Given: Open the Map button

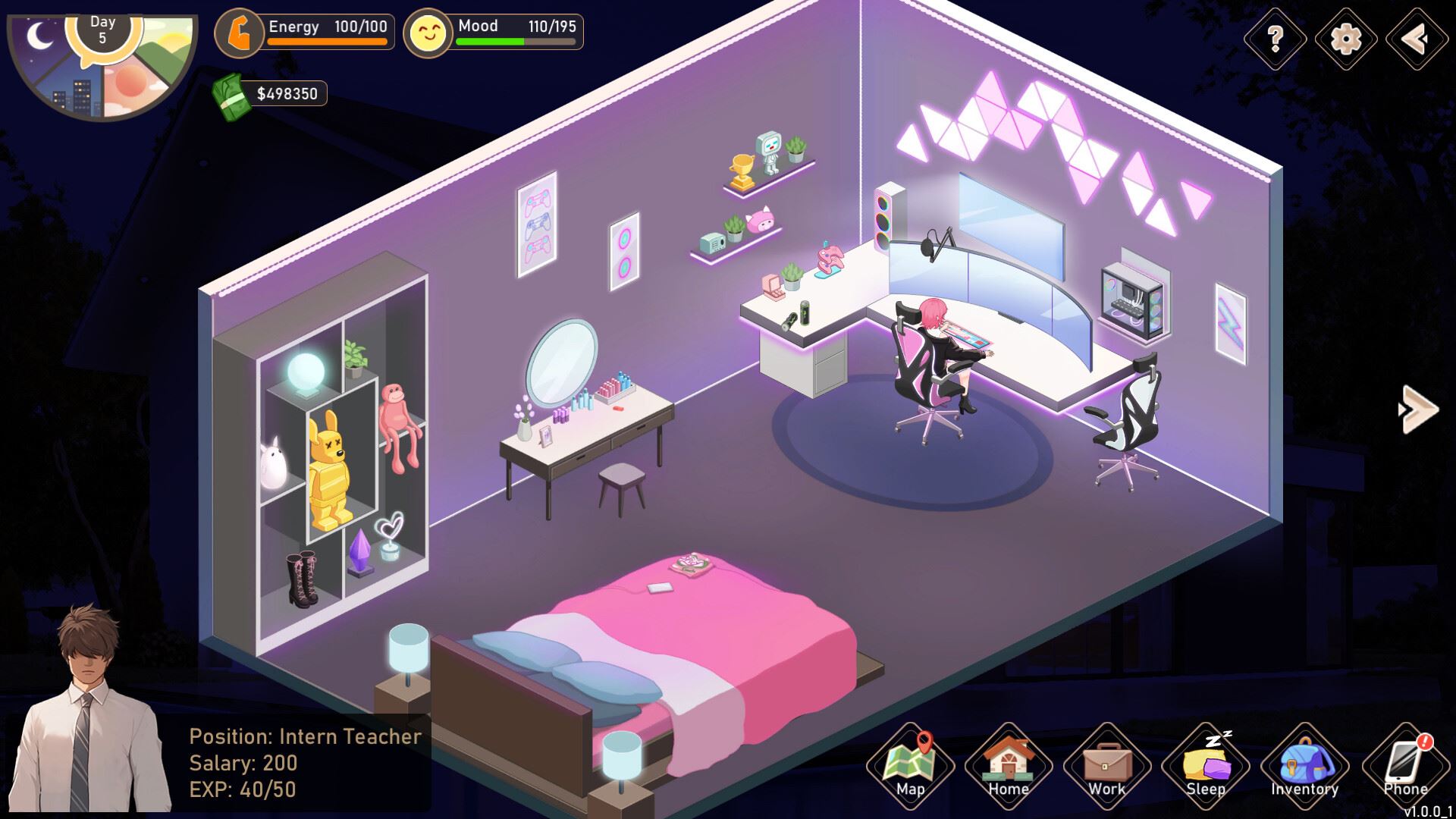Looking at the screenshot, I should click(910, 766).
